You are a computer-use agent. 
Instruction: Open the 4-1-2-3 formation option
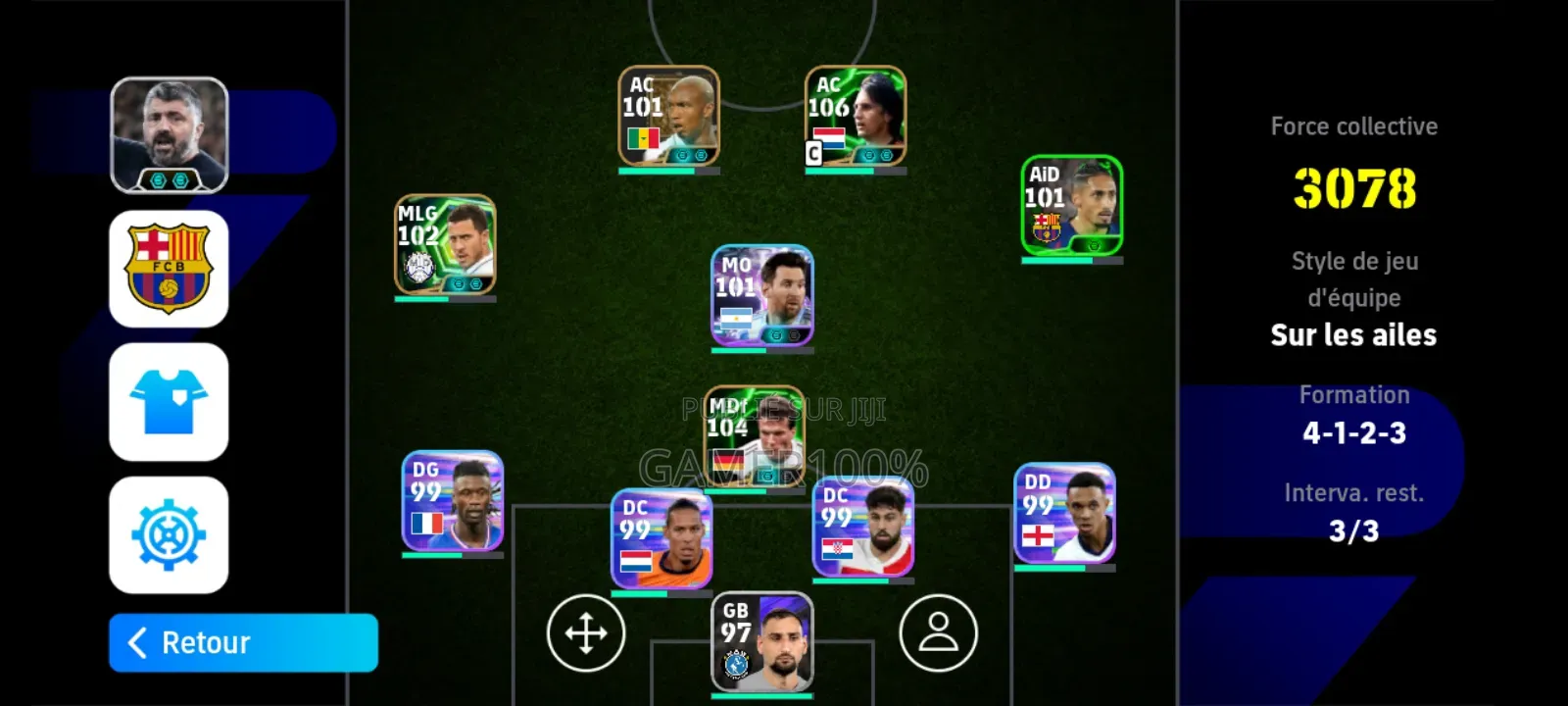coord(1353,431)
